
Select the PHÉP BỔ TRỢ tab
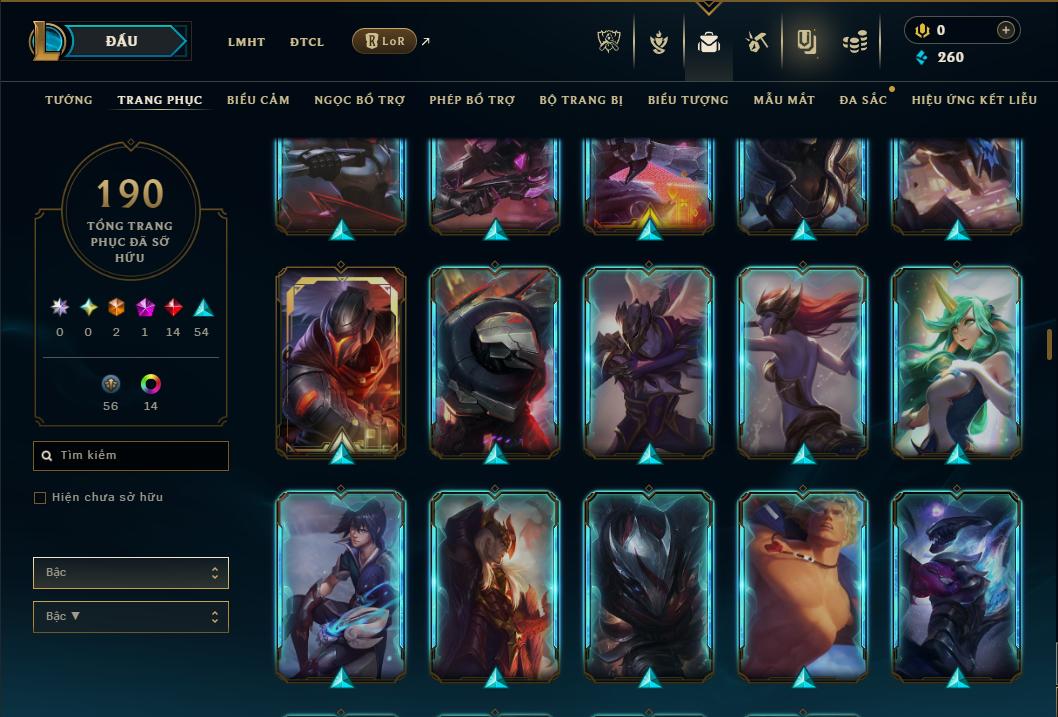click(x=472, y=100)
